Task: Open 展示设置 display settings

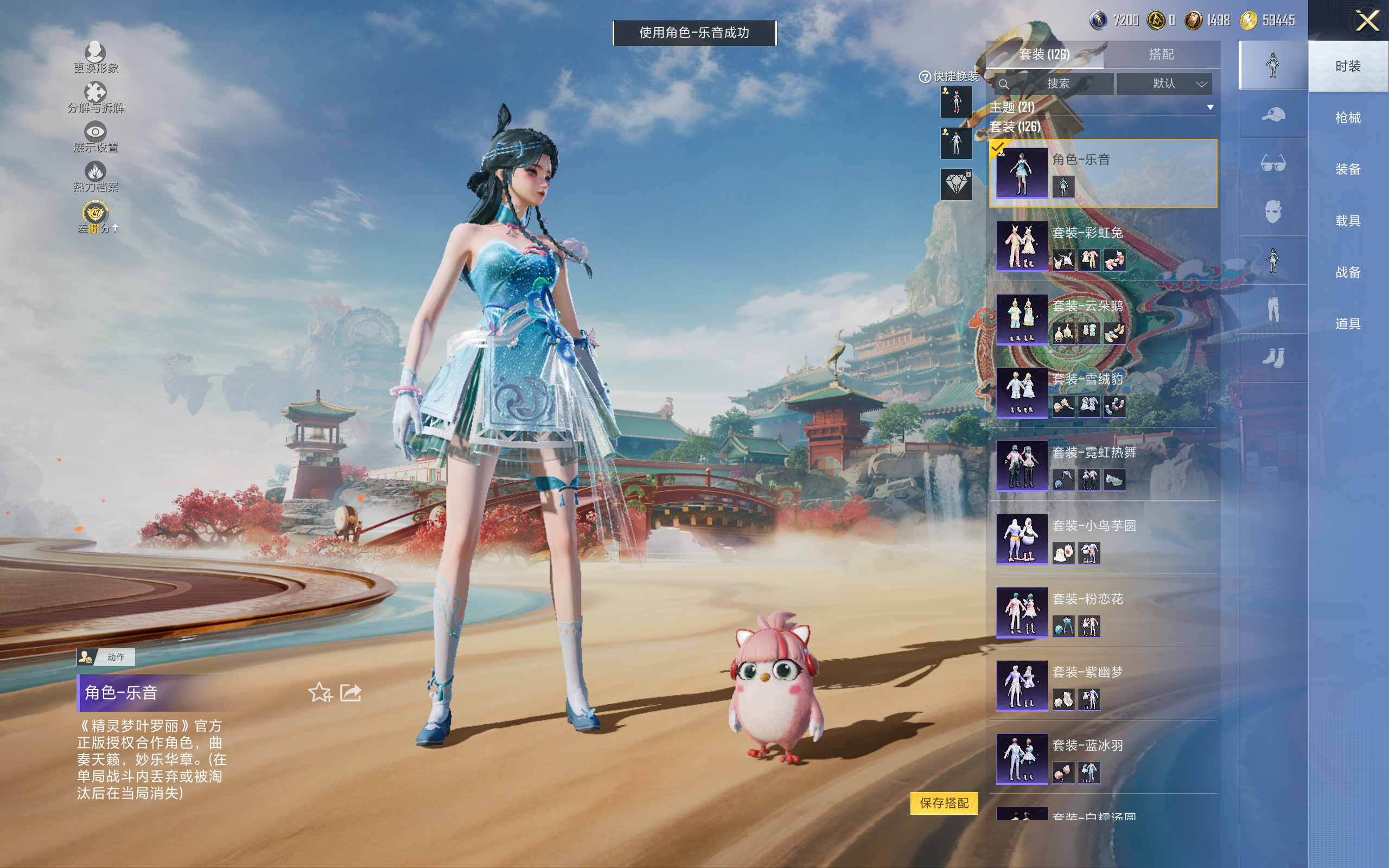Action: 95,137
